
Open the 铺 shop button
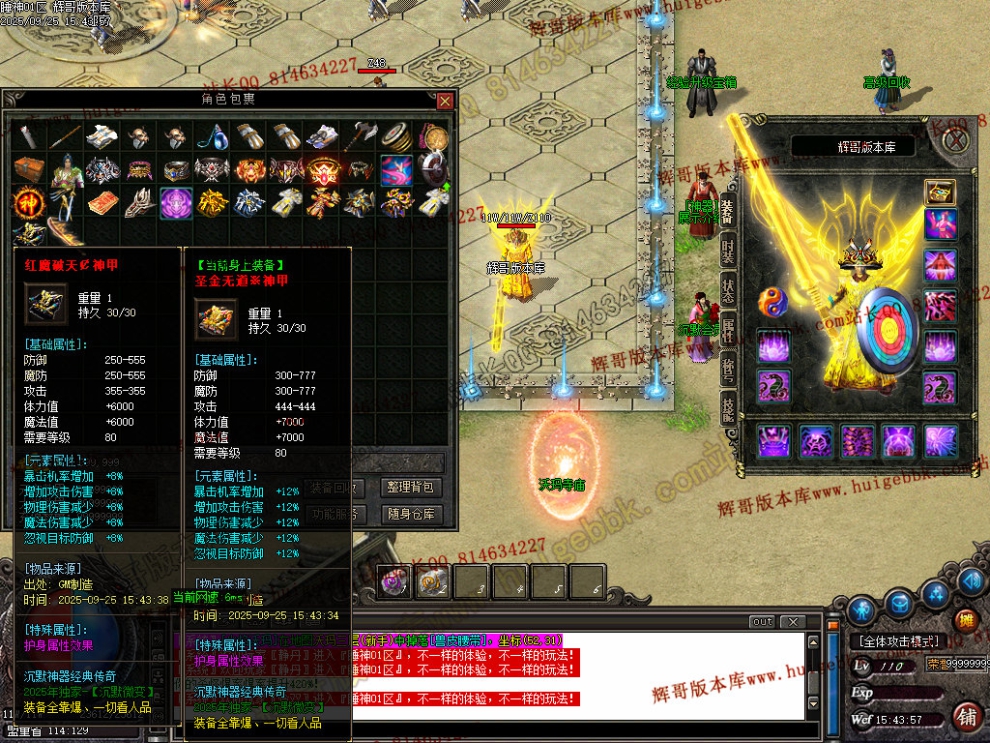click(966, 716)
